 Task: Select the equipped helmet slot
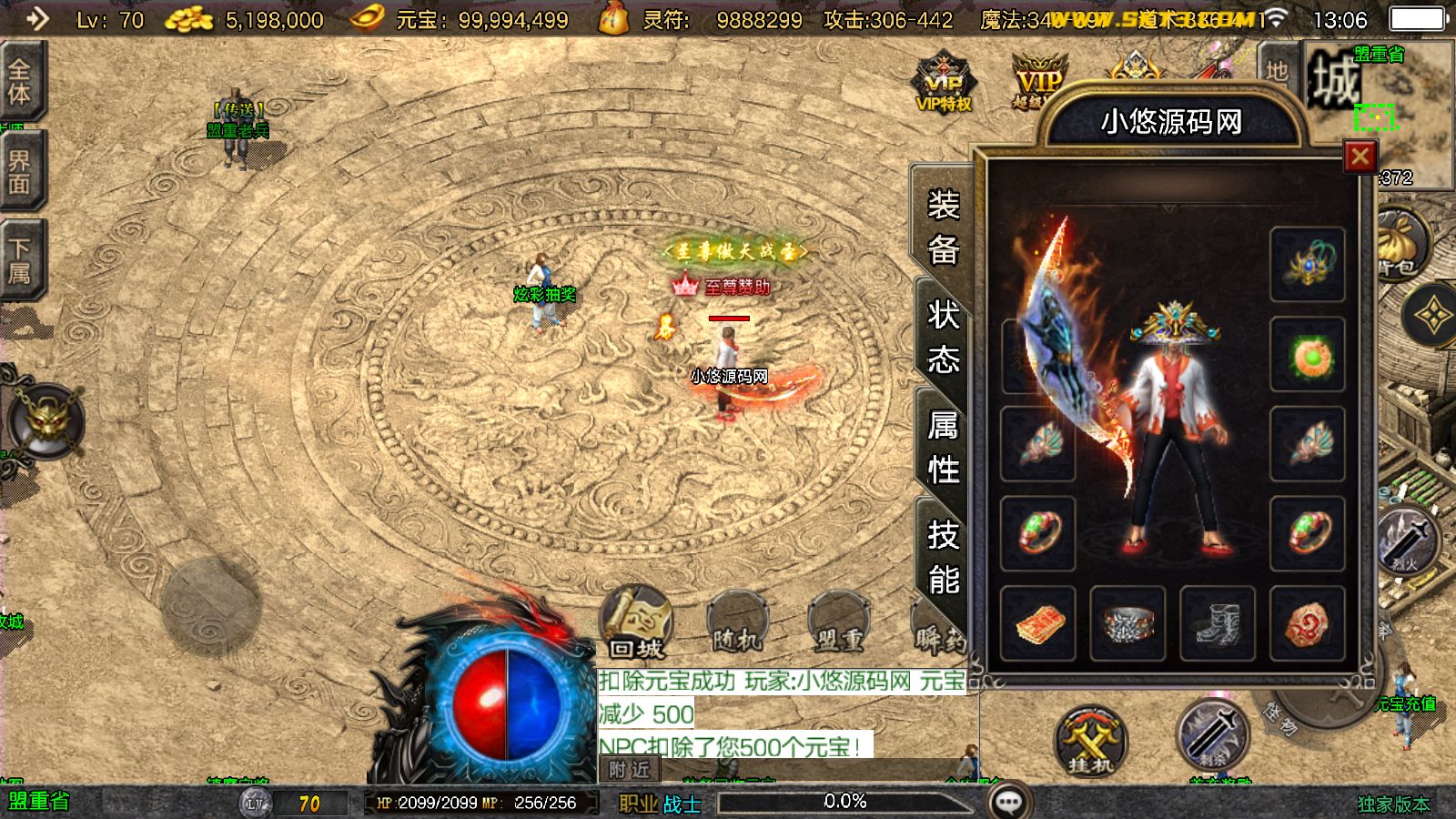(1307, 265)
